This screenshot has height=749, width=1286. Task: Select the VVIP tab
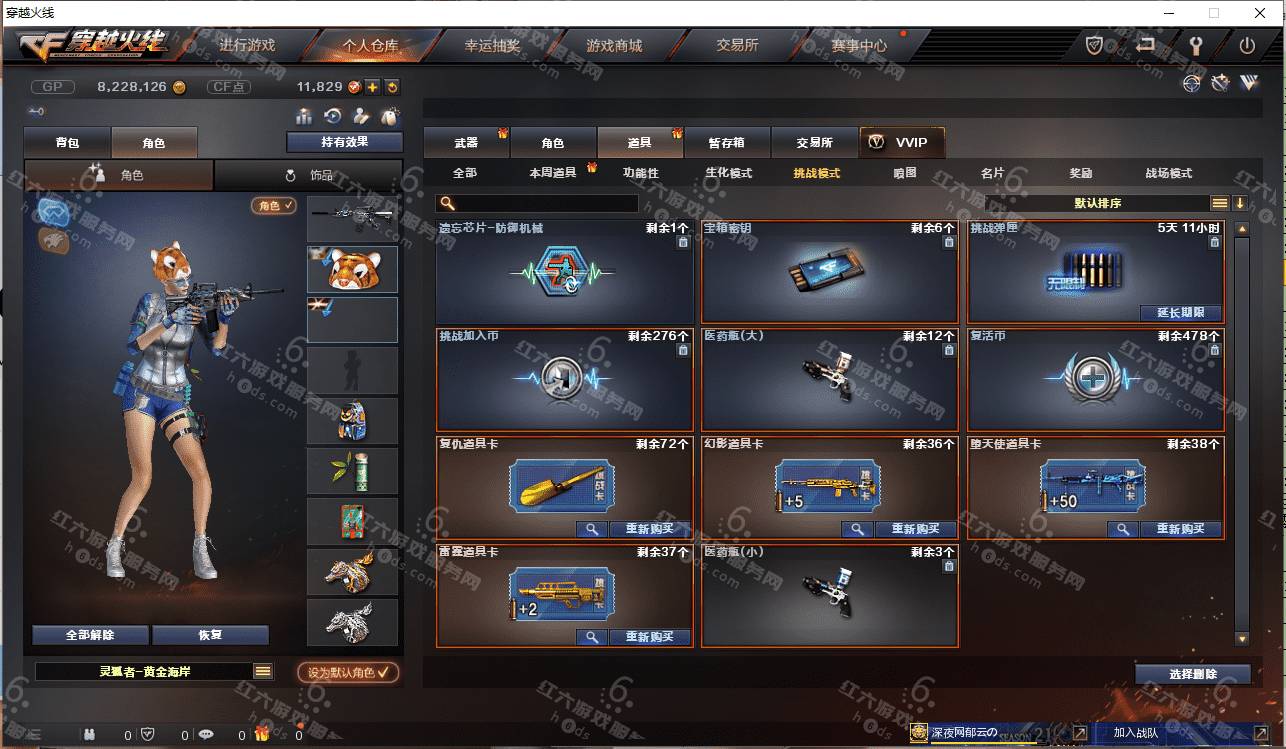coord(902,142)
